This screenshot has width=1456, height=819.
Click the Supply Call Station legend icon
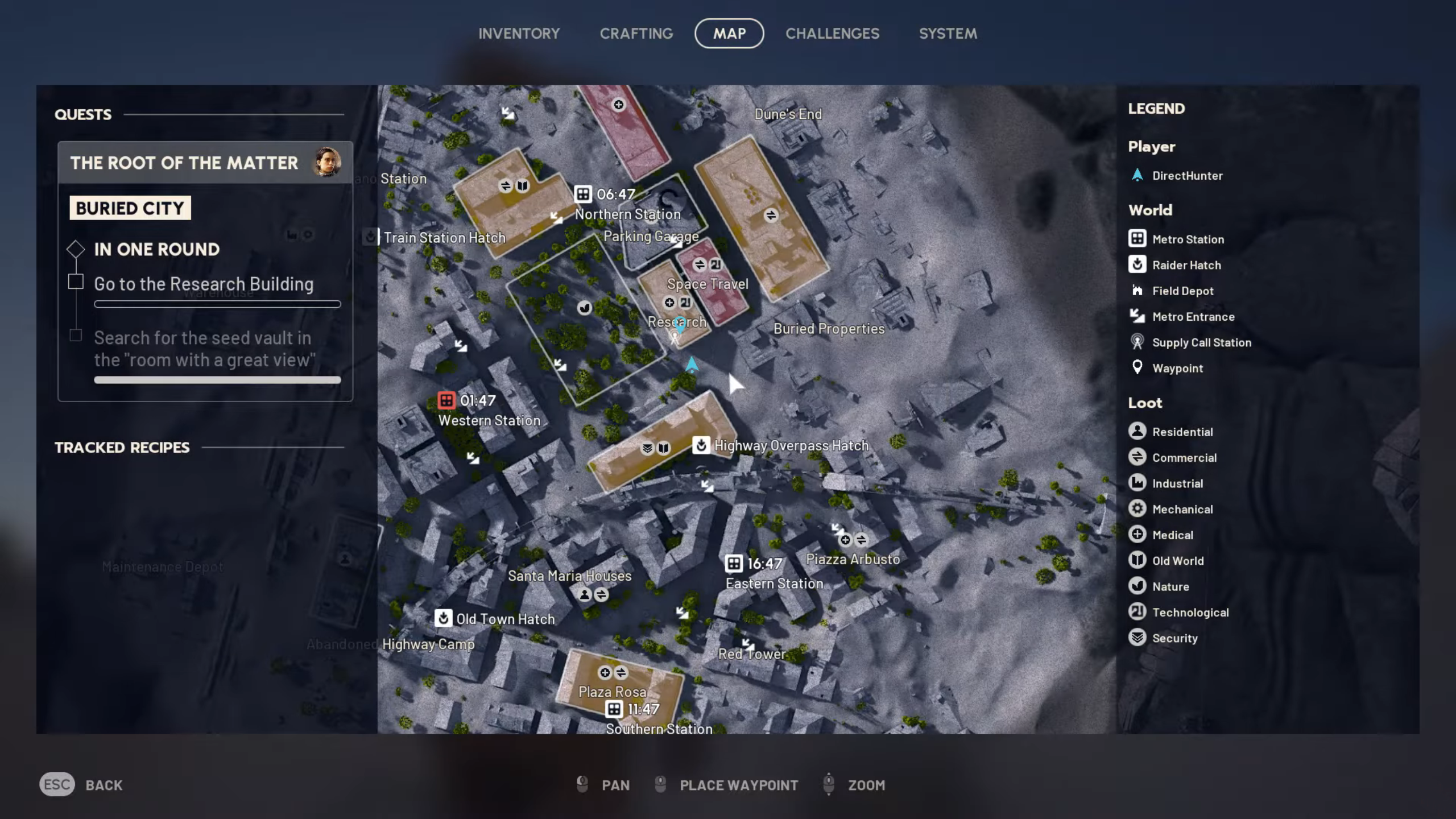tap(1137, 342)
